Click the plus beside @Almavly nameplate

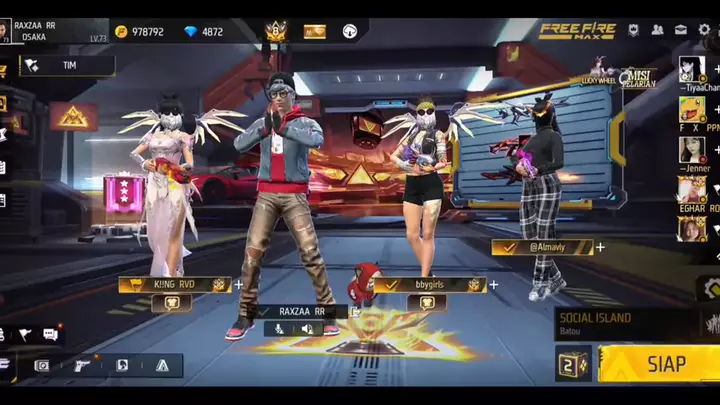tap(600, 247)
